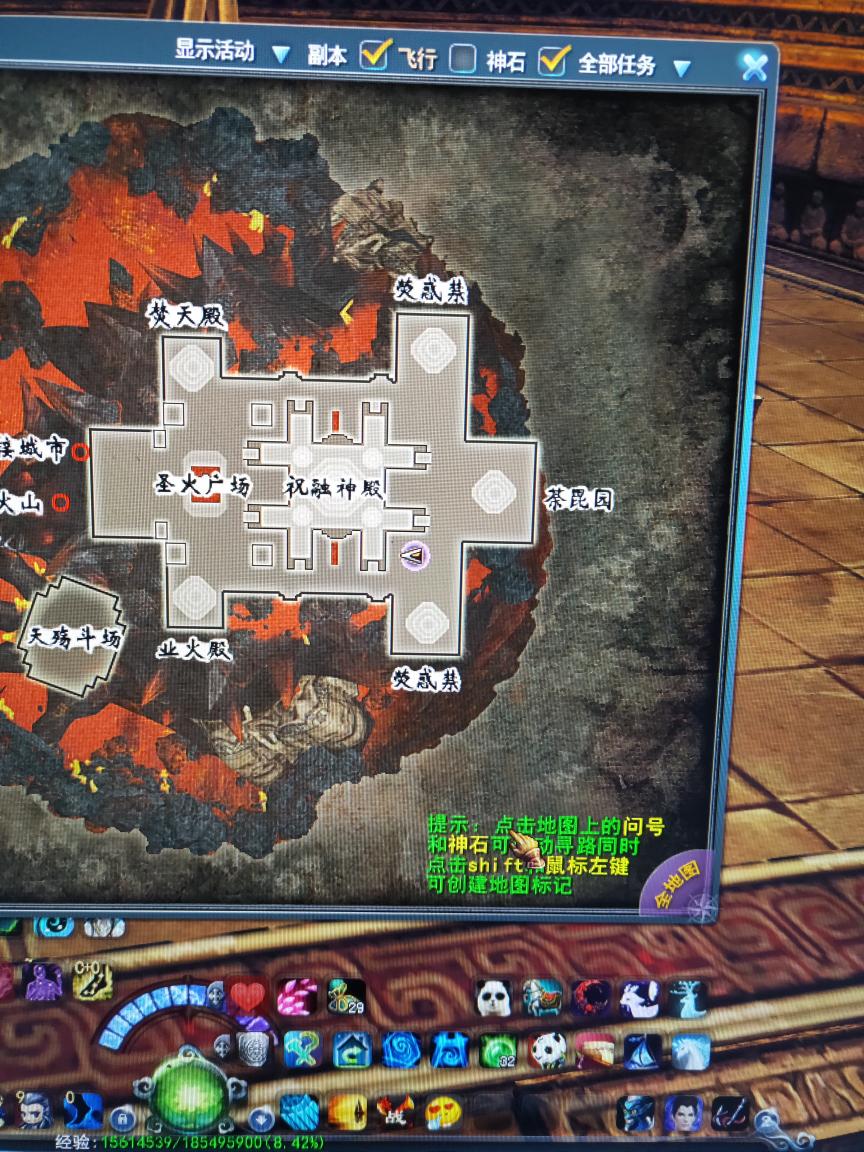
Task: Select 荼昆园 on the map
Action: [x=577, y=498]
